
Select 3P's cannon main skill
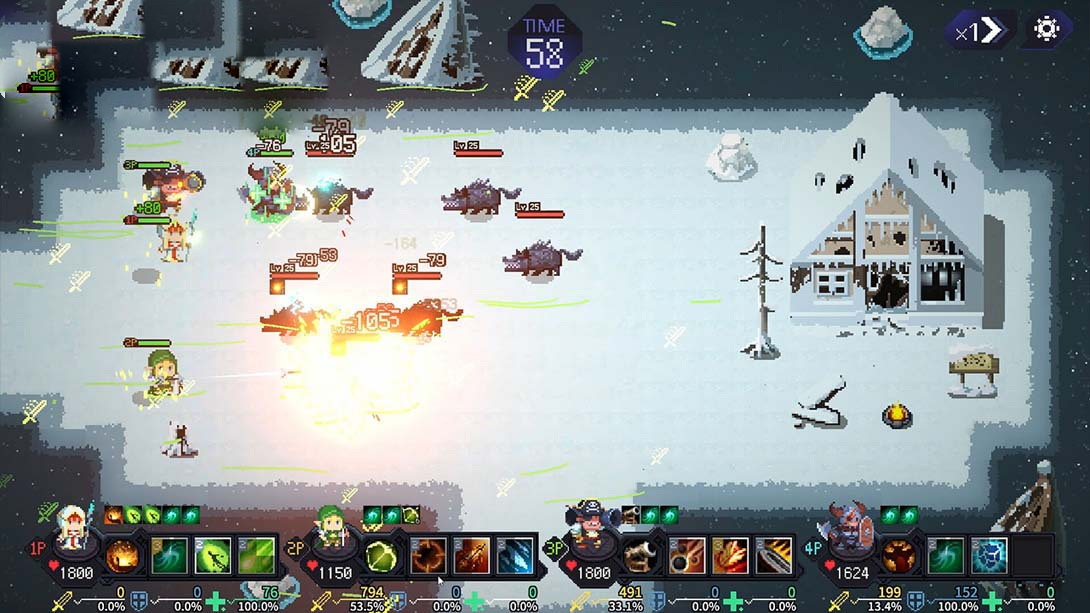tap(639, 556)
